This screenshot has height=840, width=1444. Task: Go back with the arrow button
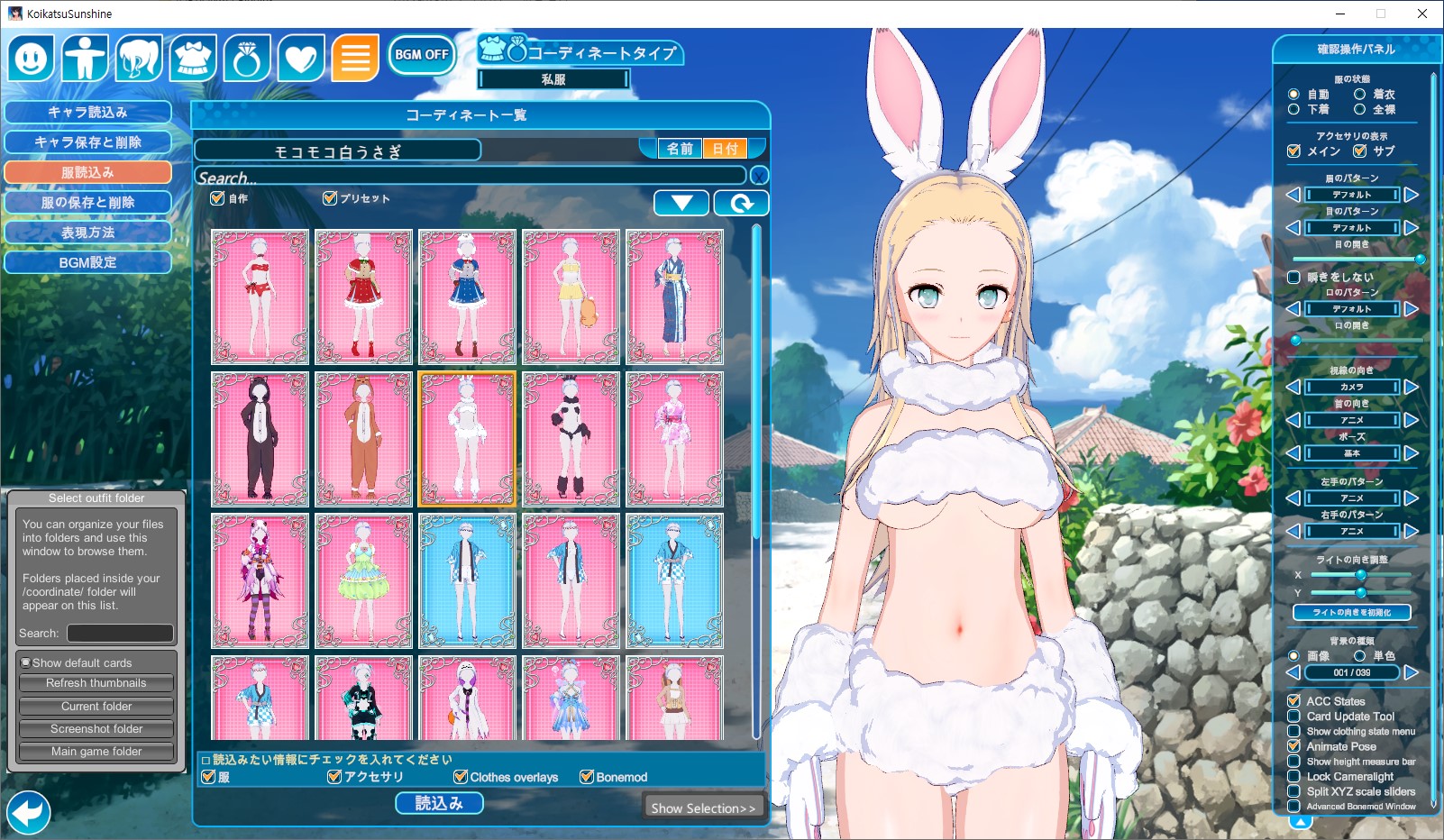(x=27, y=812)
